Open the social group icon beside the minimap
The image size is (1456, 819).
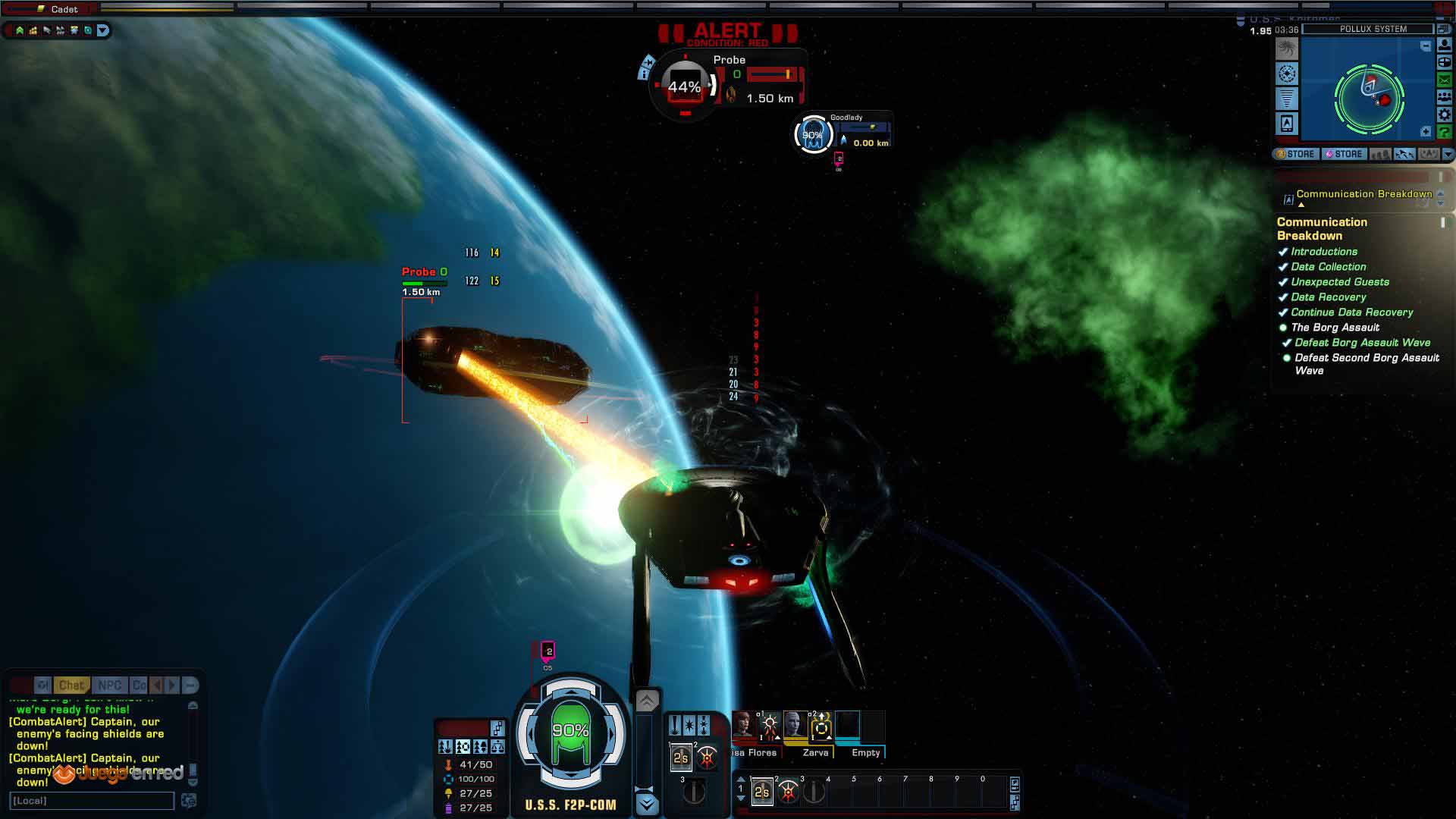(x=1445, y=97)
